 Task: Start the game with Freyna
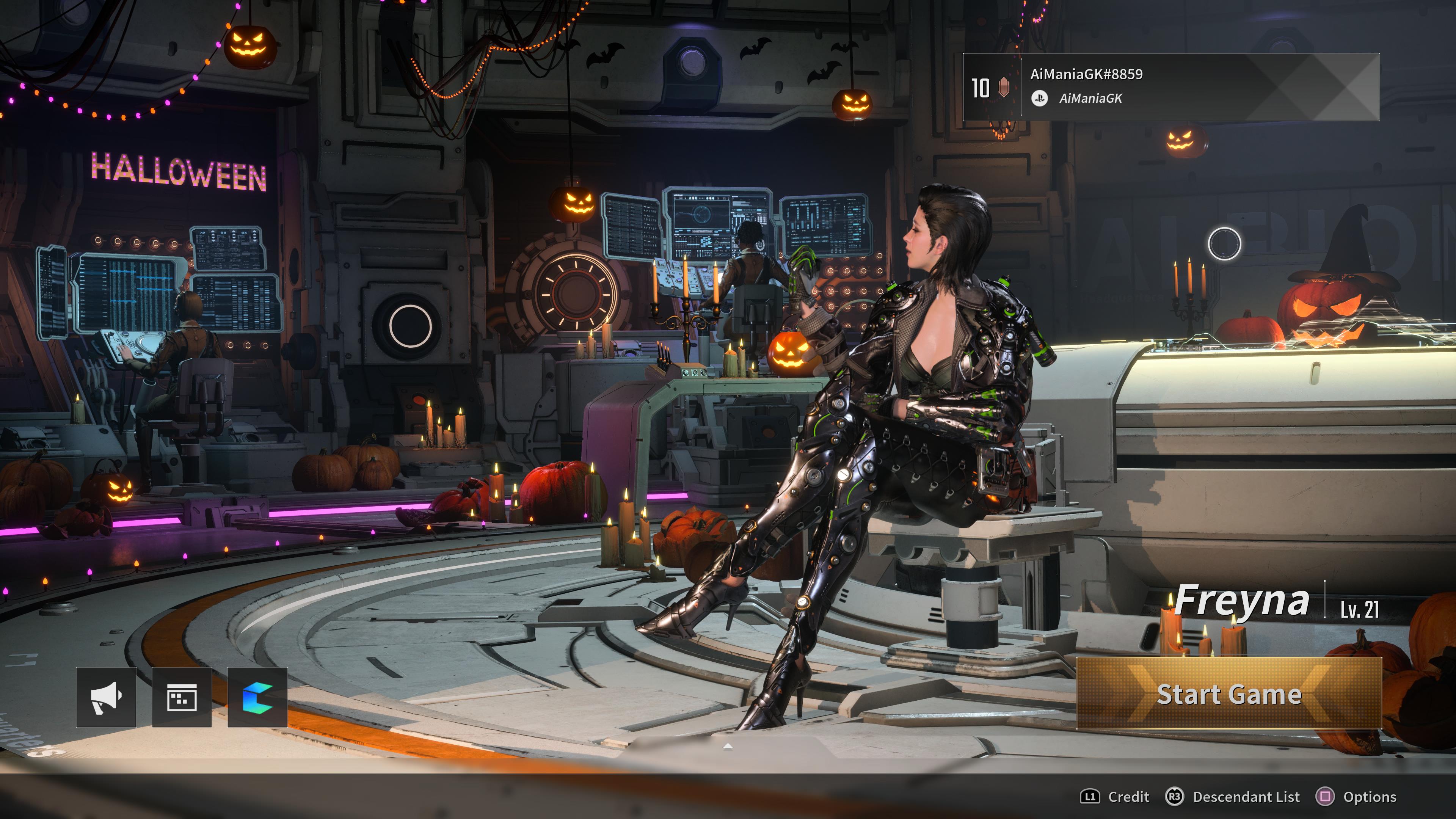[x=1229, y=693]
